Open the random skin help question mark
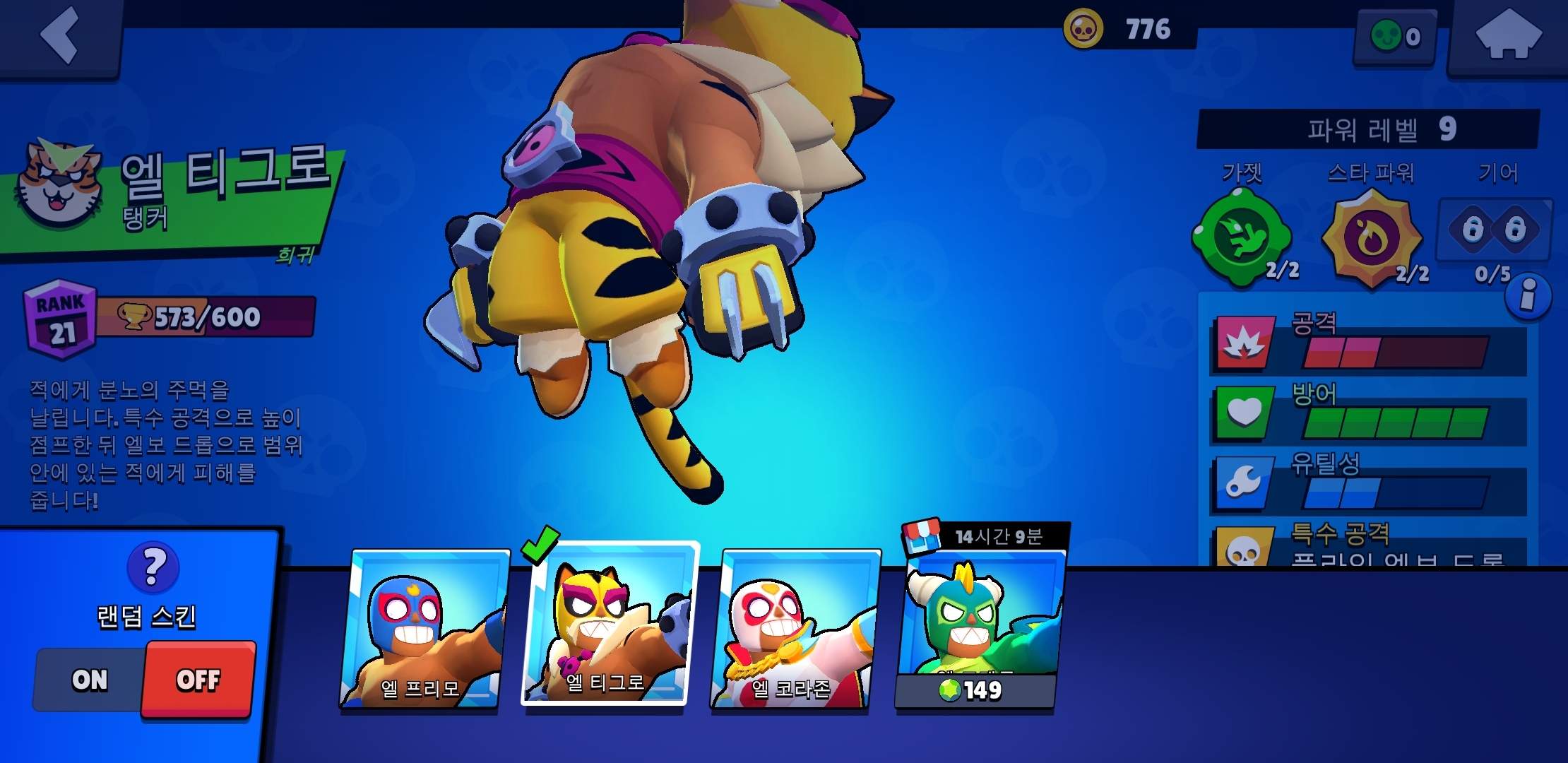The height and width of the screenshot is (763, 1568). point(153,567)
